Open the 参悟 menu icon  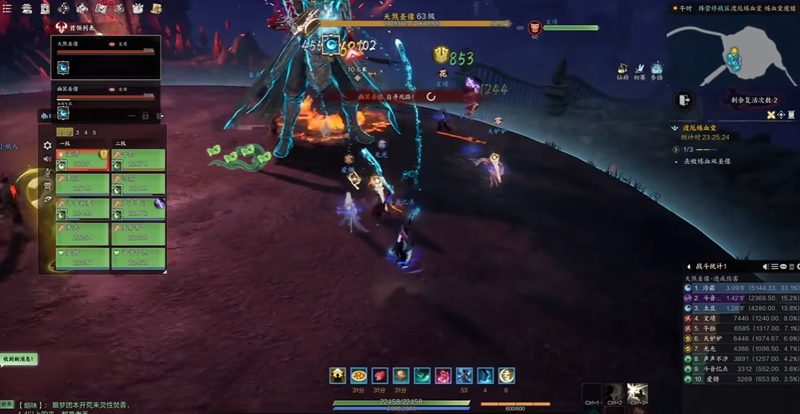coord(657,70)
